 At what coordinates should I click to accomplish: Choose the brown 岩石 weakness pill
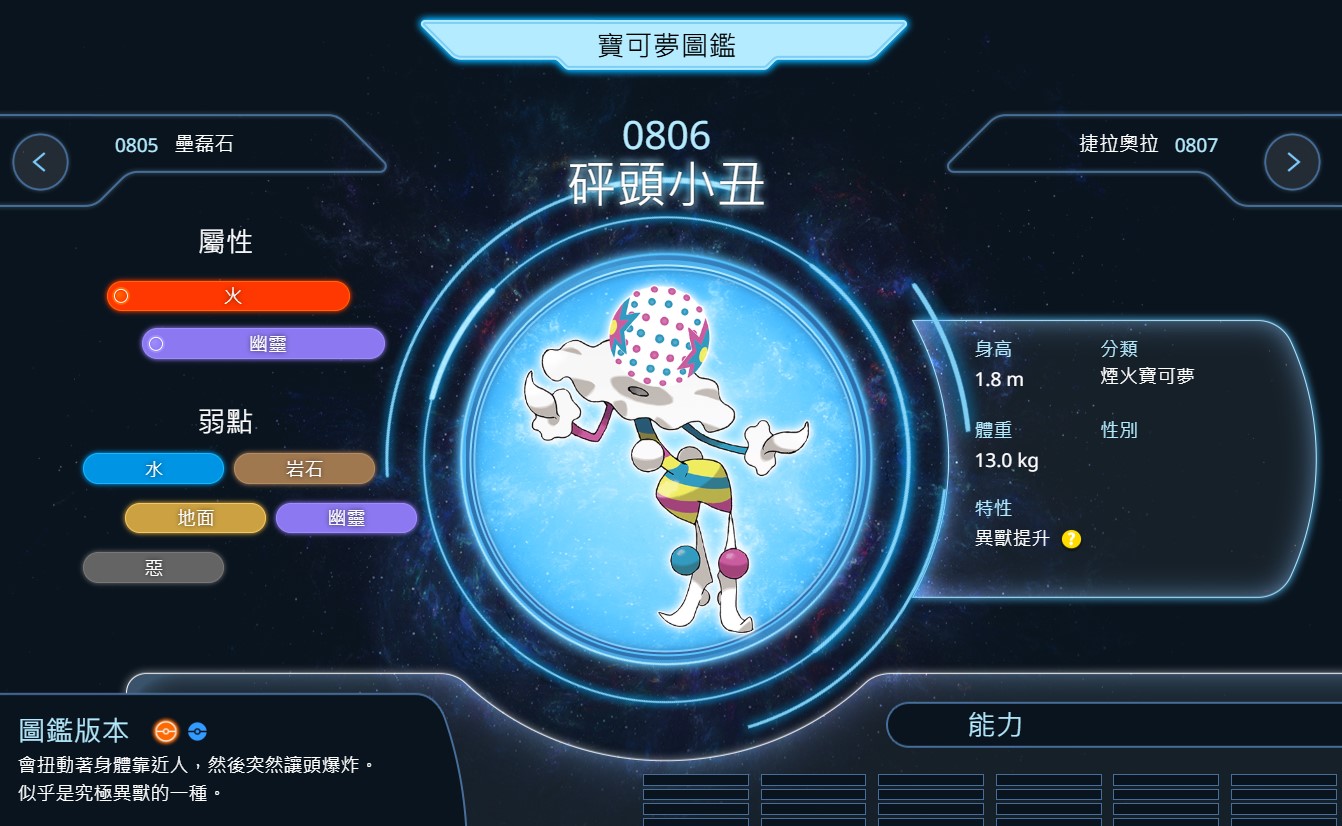point(304,469)
